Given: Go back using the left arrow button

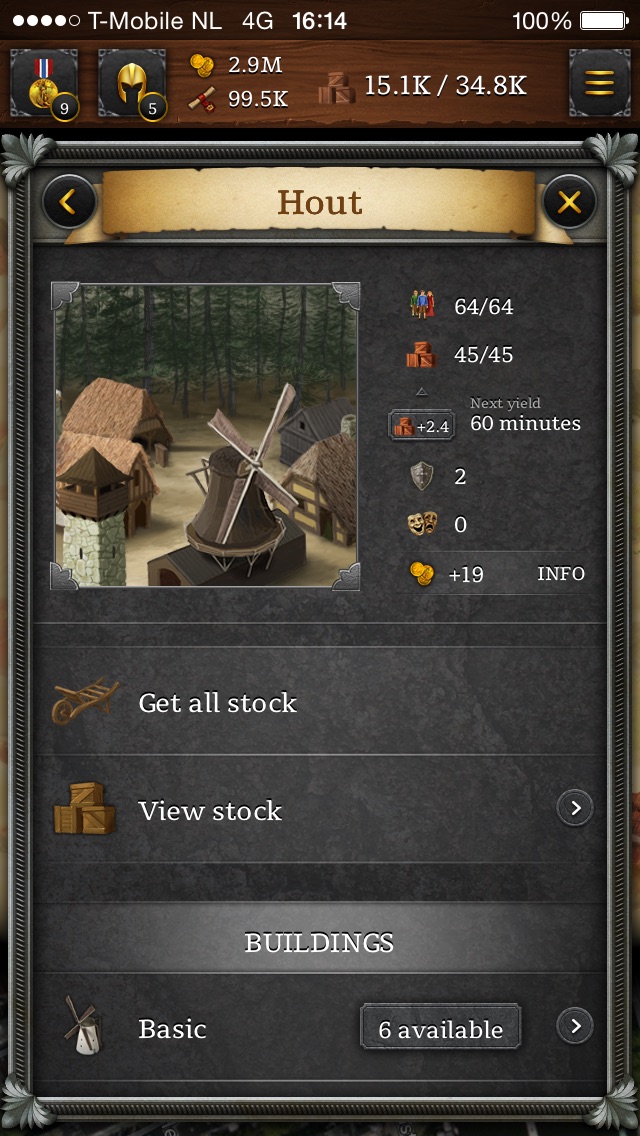Looking at the screenshot, I should tap(68, 203).
